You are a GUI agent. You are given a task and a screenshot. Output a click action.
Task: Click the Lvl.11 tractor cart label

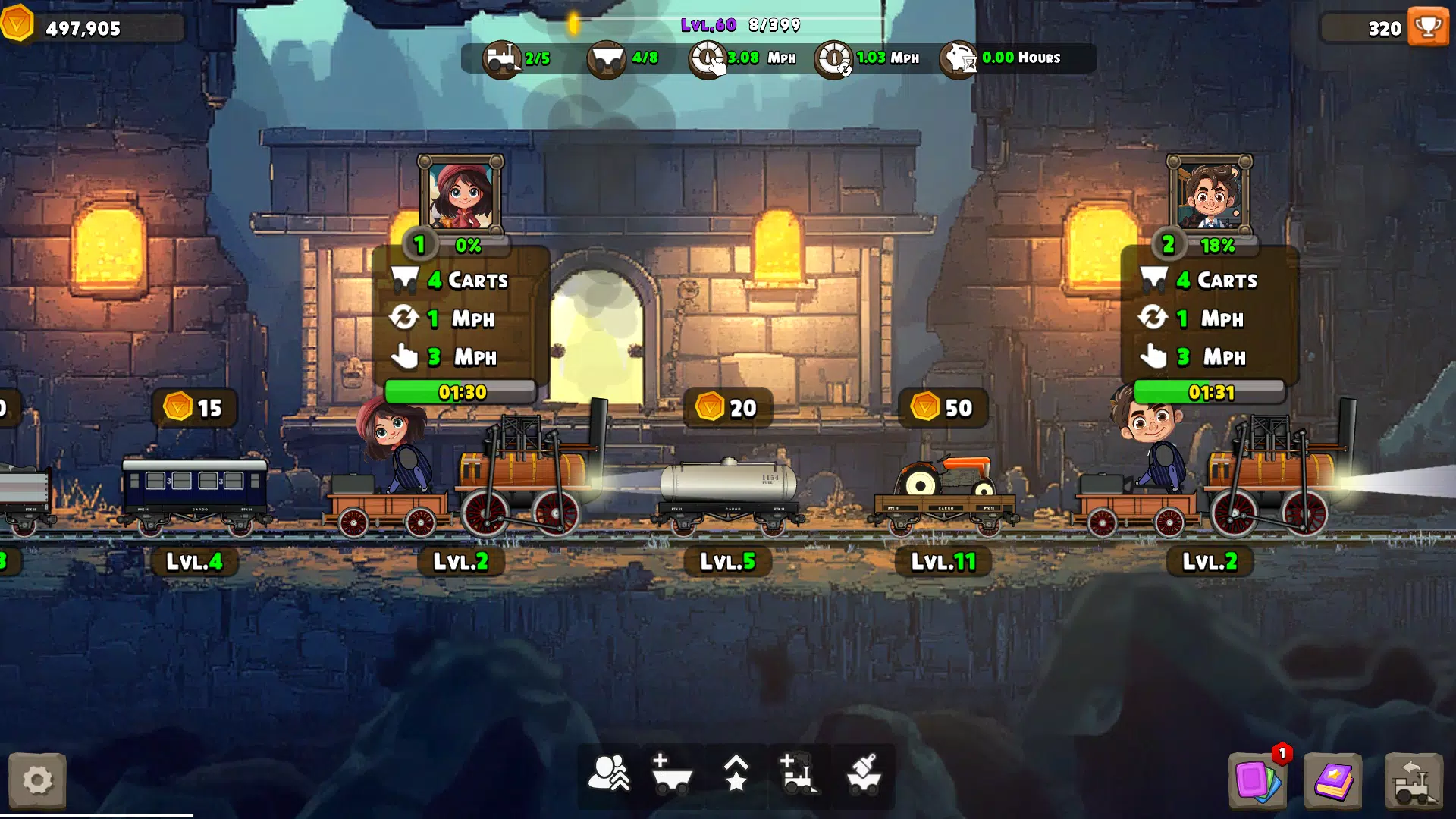pos(943,561)
